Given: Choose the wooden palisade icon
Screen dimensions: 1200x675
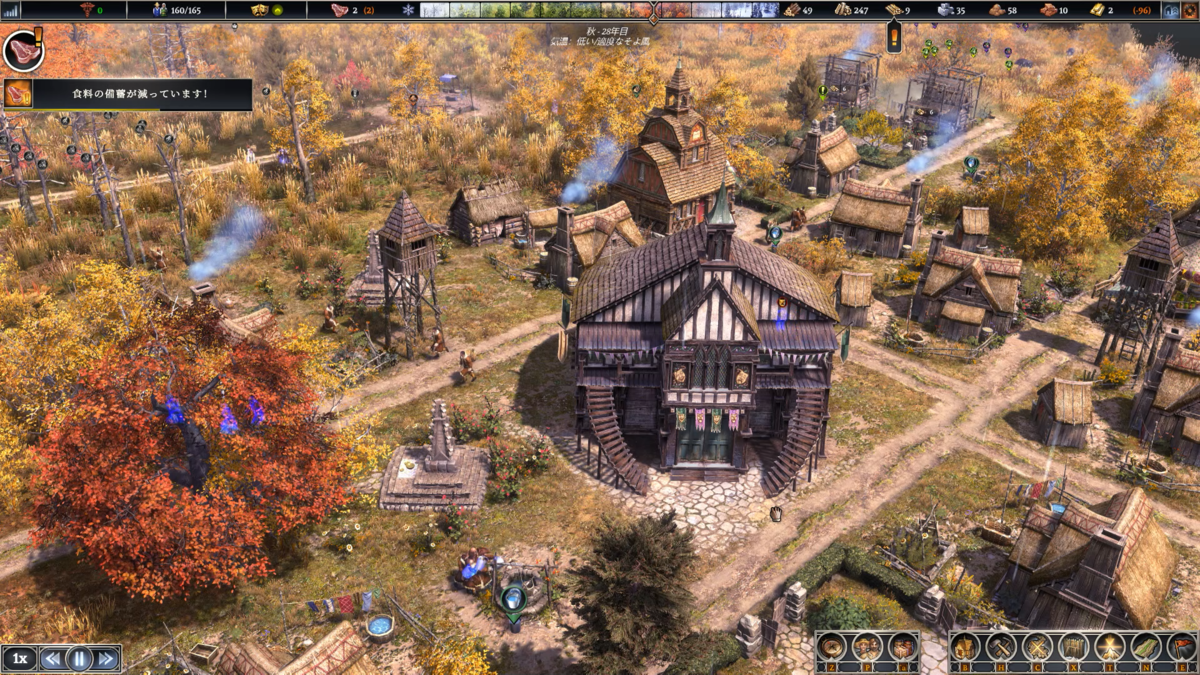Looking at the screenshot, I should (x=1074, y=648).
